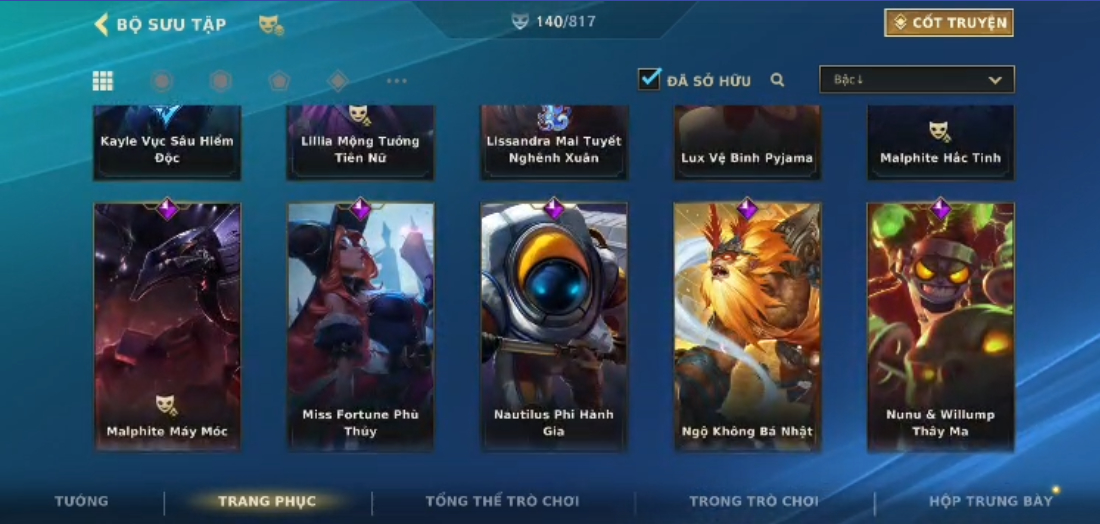Choose Malphite Hắc Tinh skin card
The width and height of the screenshot is (1100, 524).
[x=940, y=143]
